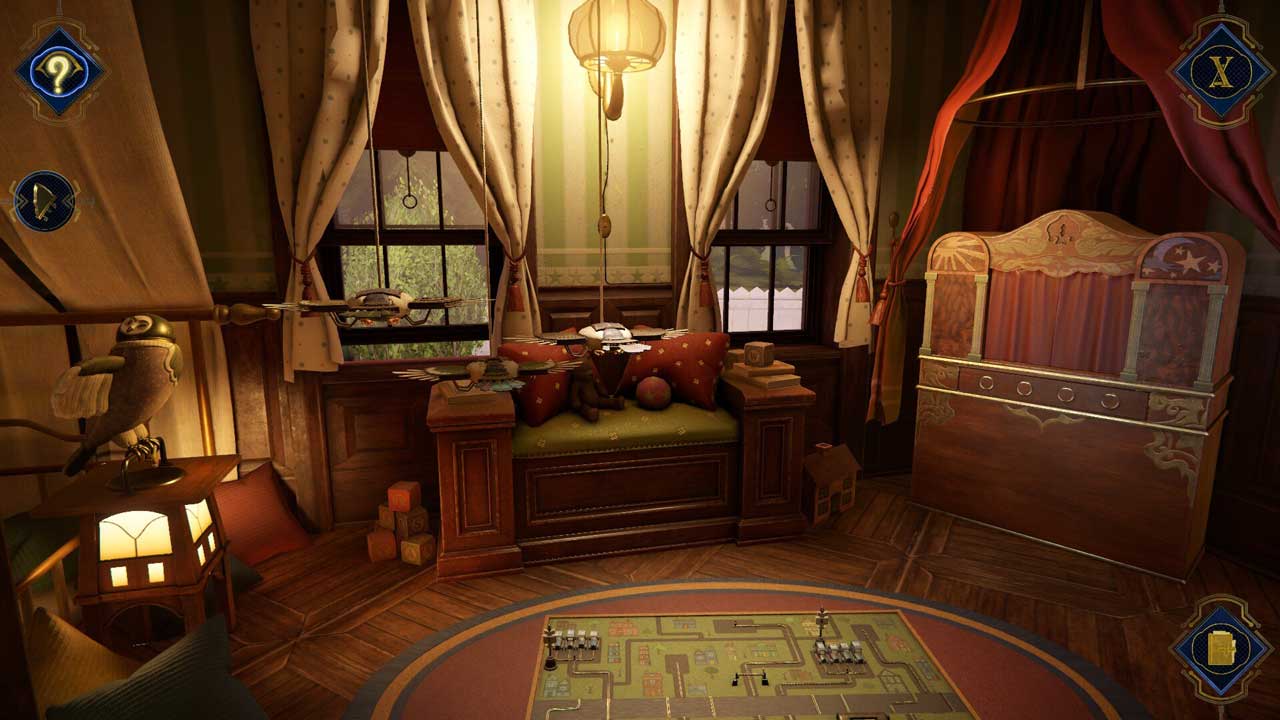Screen dimensions: 1280x720
Task: Click the round gold arrow icon
Action: (x=45, y=201)
